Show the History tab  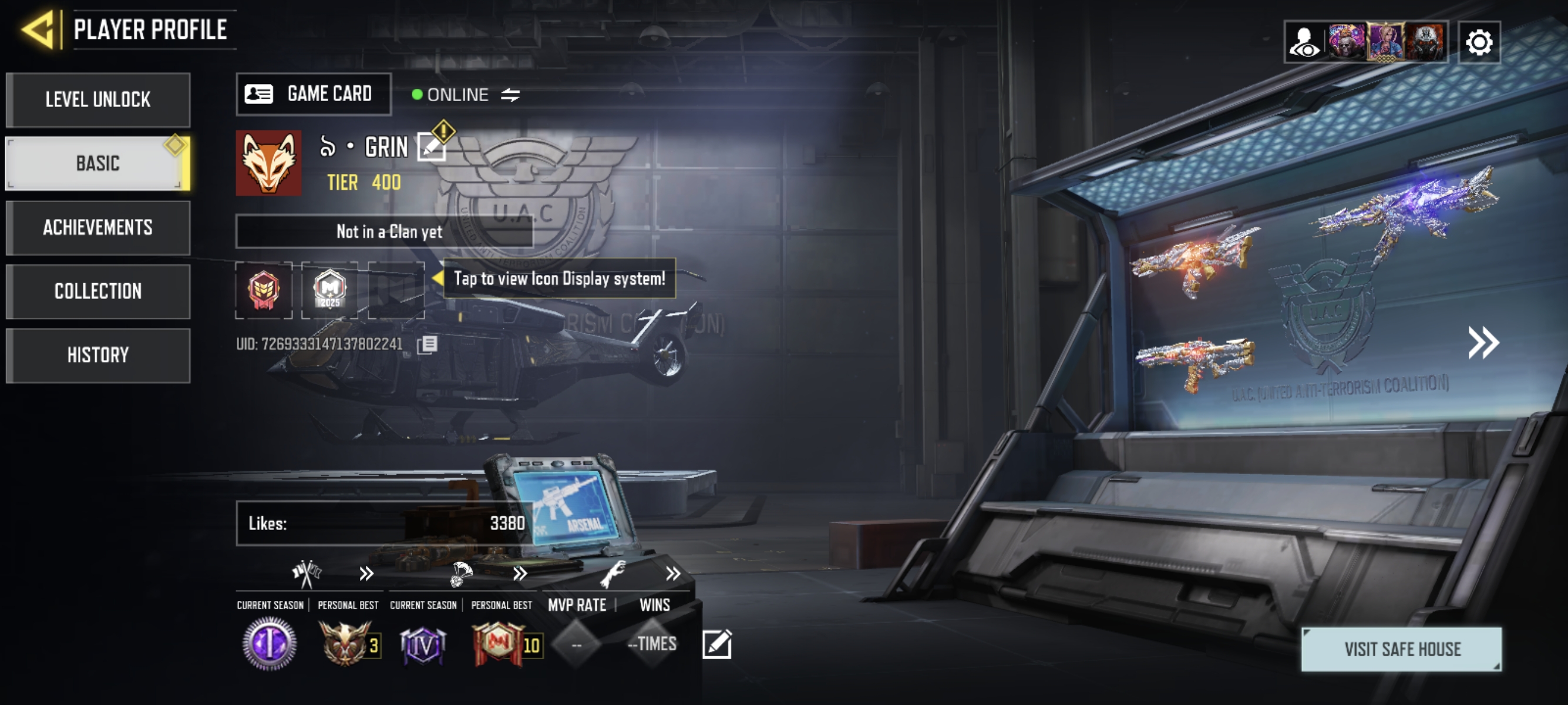[x=98, y=355]
